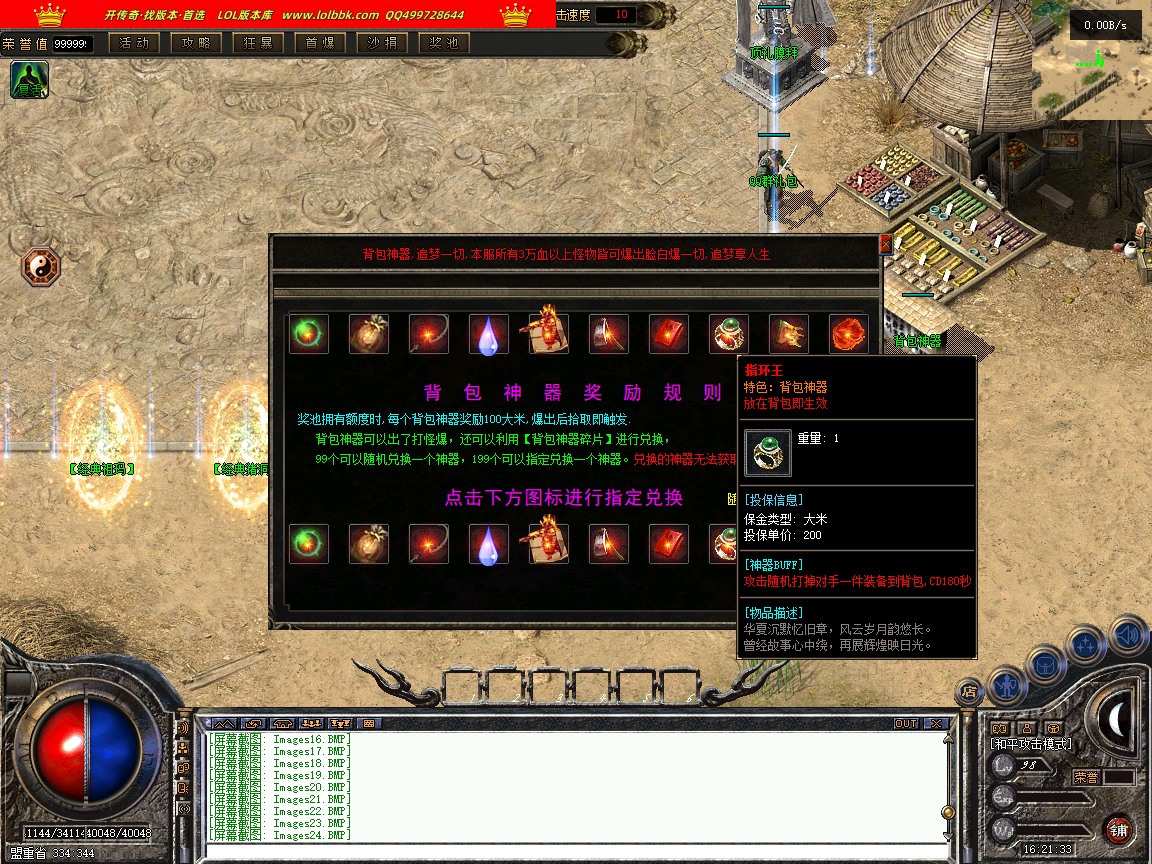Activate the green 复活 revive icon
The height and width of the screenshot is (864, 1152).
click(29, 80)
